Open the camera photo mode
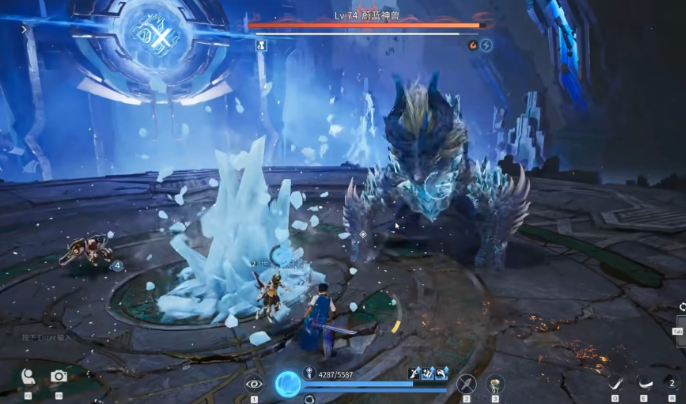 coord(59,377)
